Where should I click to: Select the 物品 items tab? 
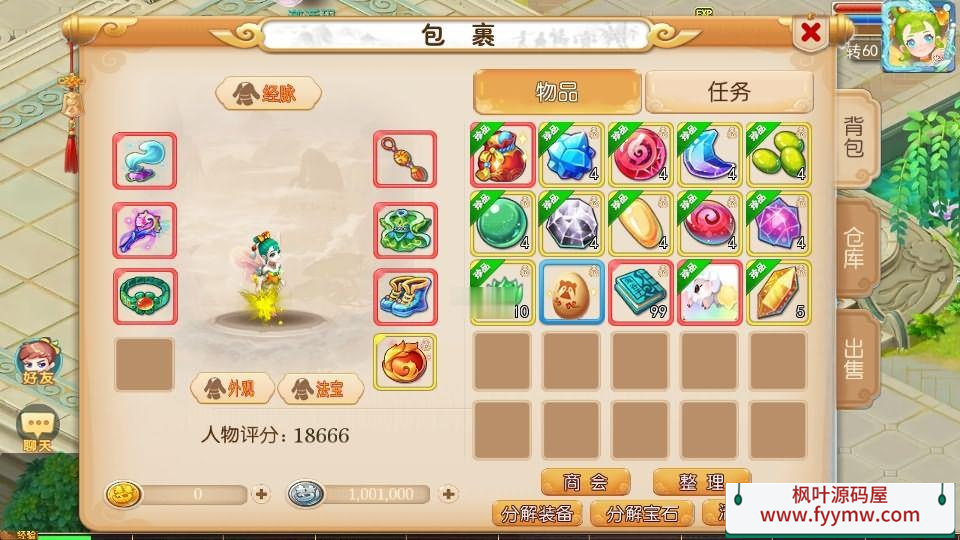(x=557, y=93)
